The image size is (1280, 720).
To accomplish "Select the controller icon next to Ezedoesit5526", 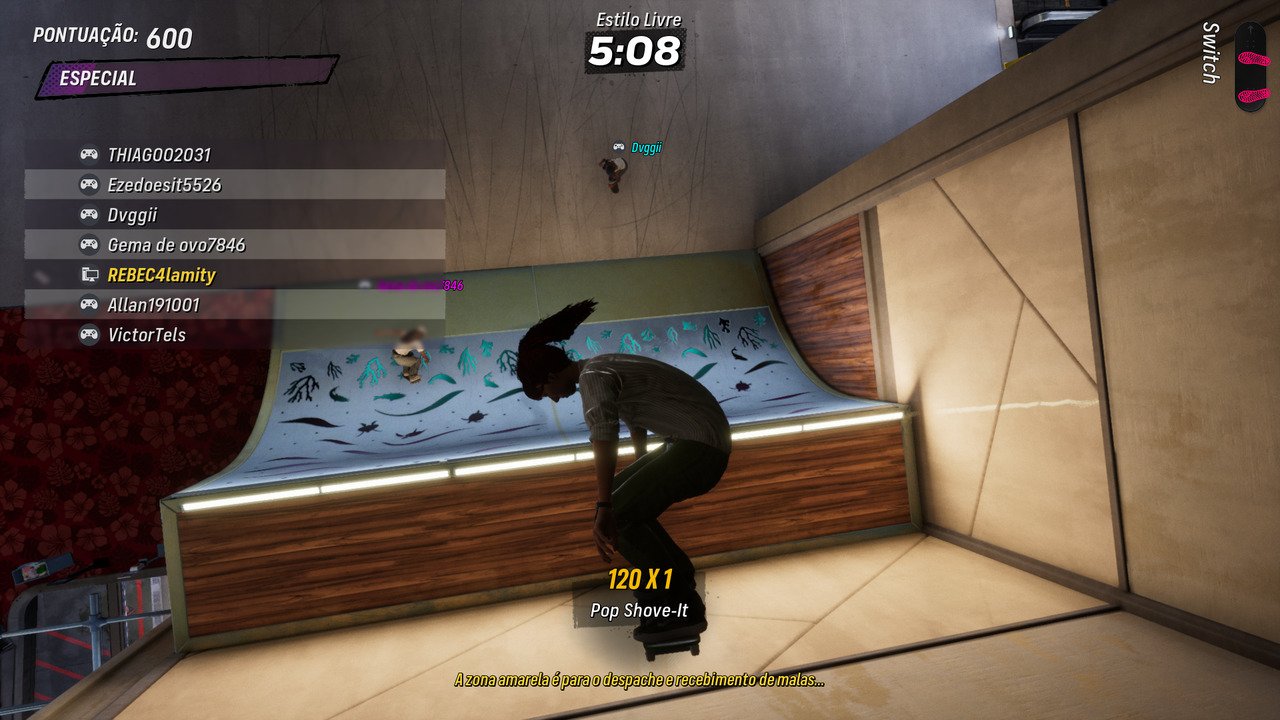I will tap(90, 185).
